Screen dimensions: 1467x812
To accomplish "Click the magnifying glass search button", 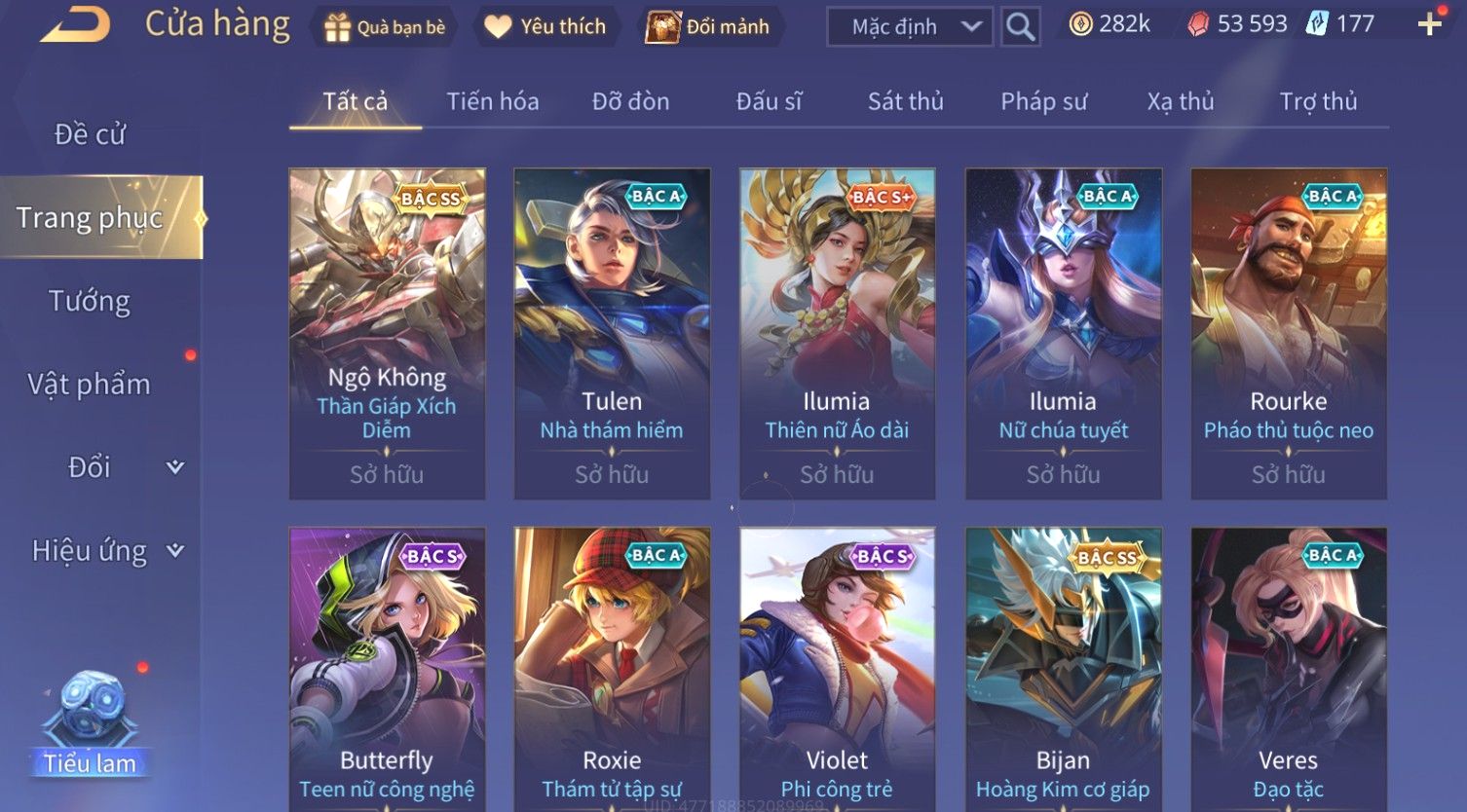I will coord(1020,27).
